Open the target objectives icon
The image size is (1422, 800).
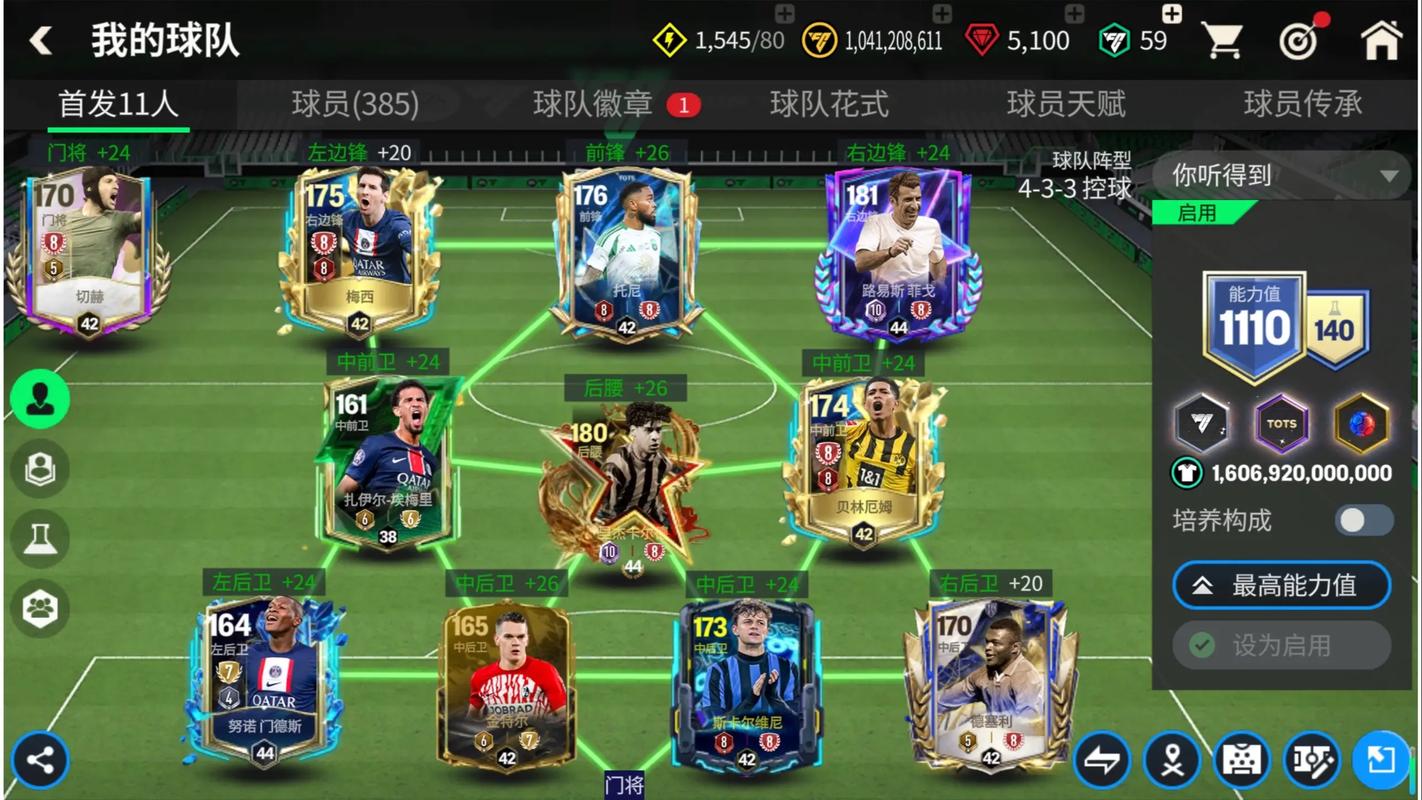pyautogui.click(x=1301, y=41)
